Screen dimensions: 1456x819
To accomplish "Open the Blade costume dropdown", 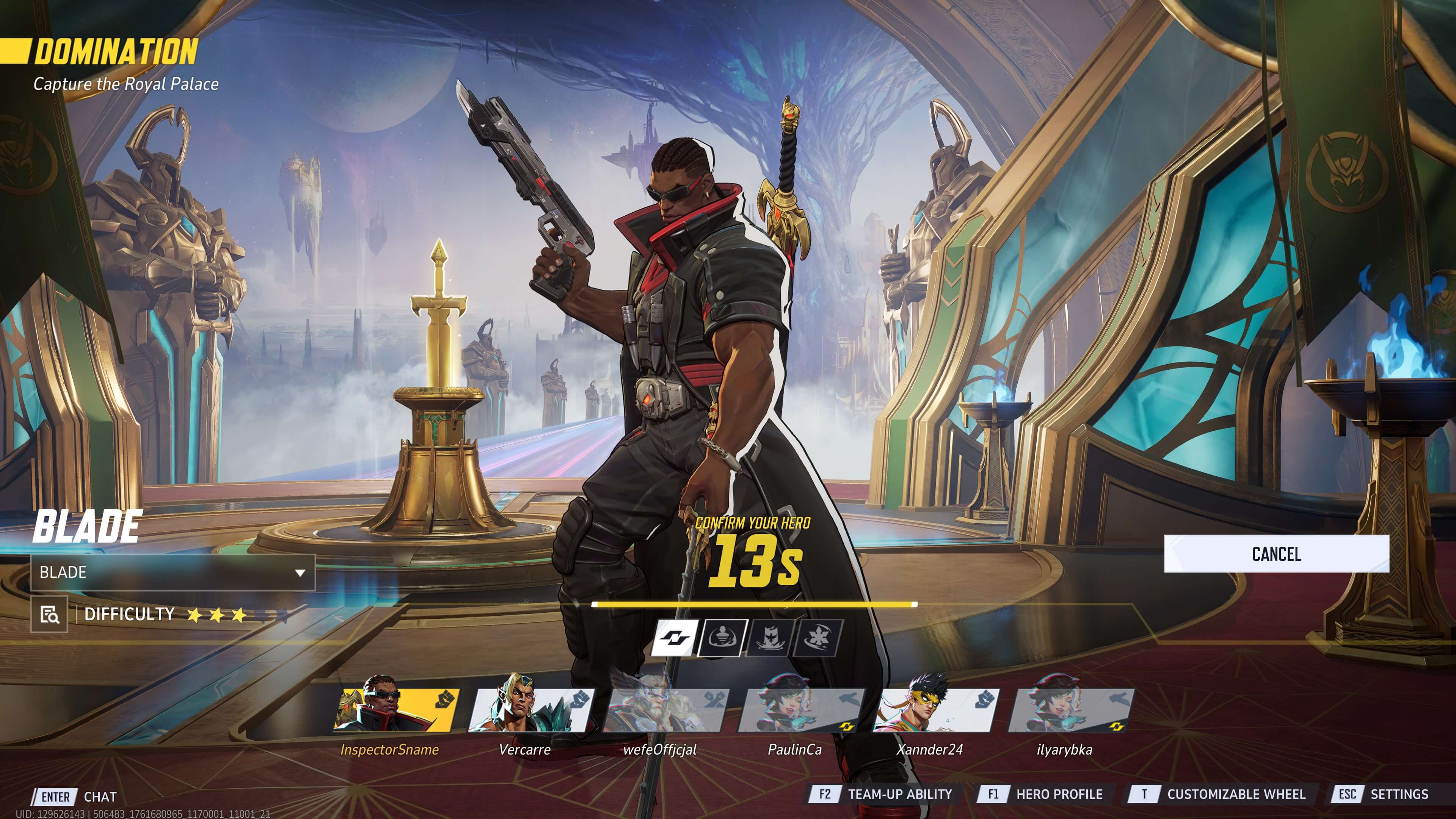I will [x=173, y=573].
